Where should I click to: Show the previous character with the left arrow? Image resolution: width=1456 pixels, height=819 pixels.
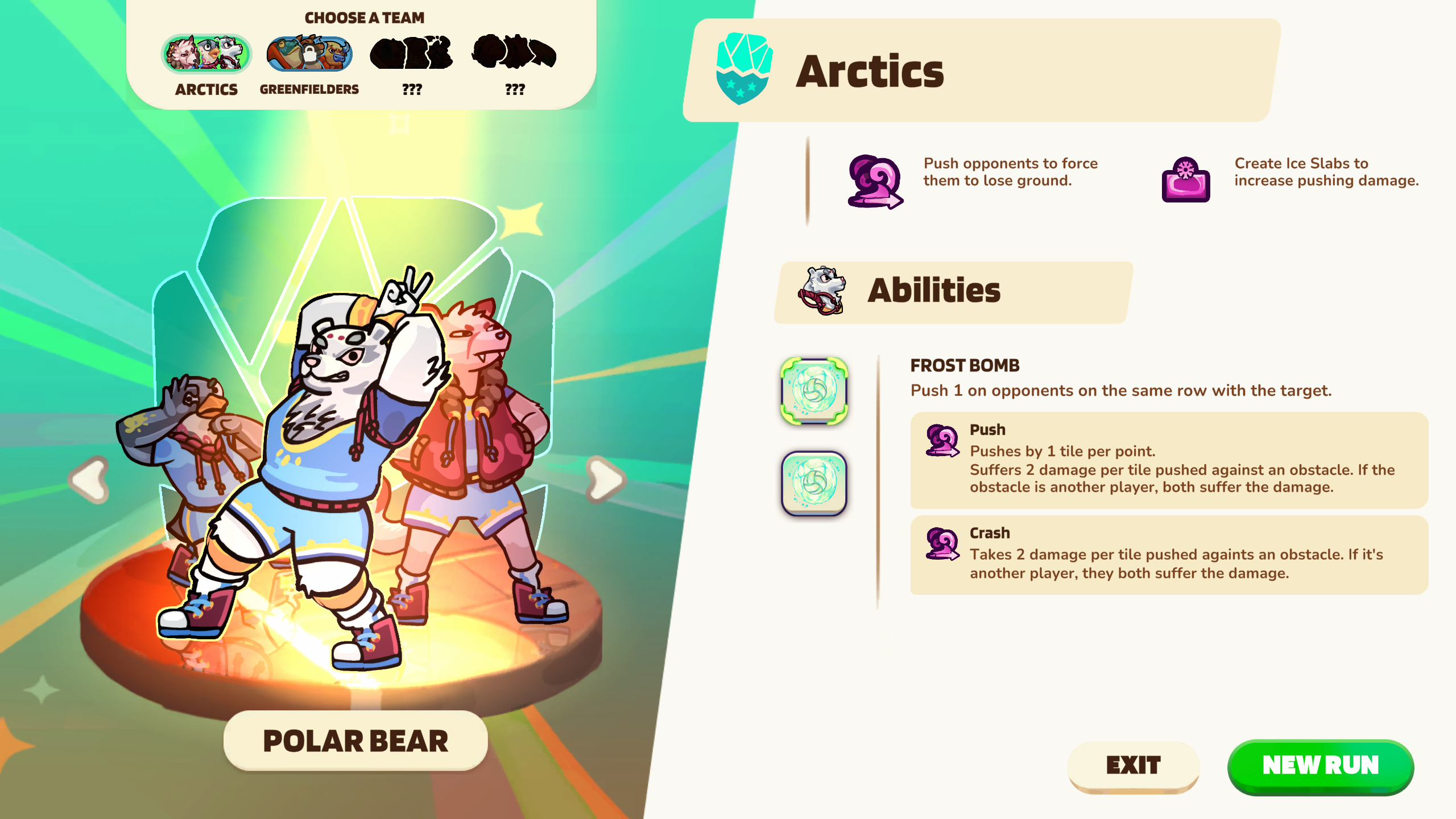tap(90, 479)
